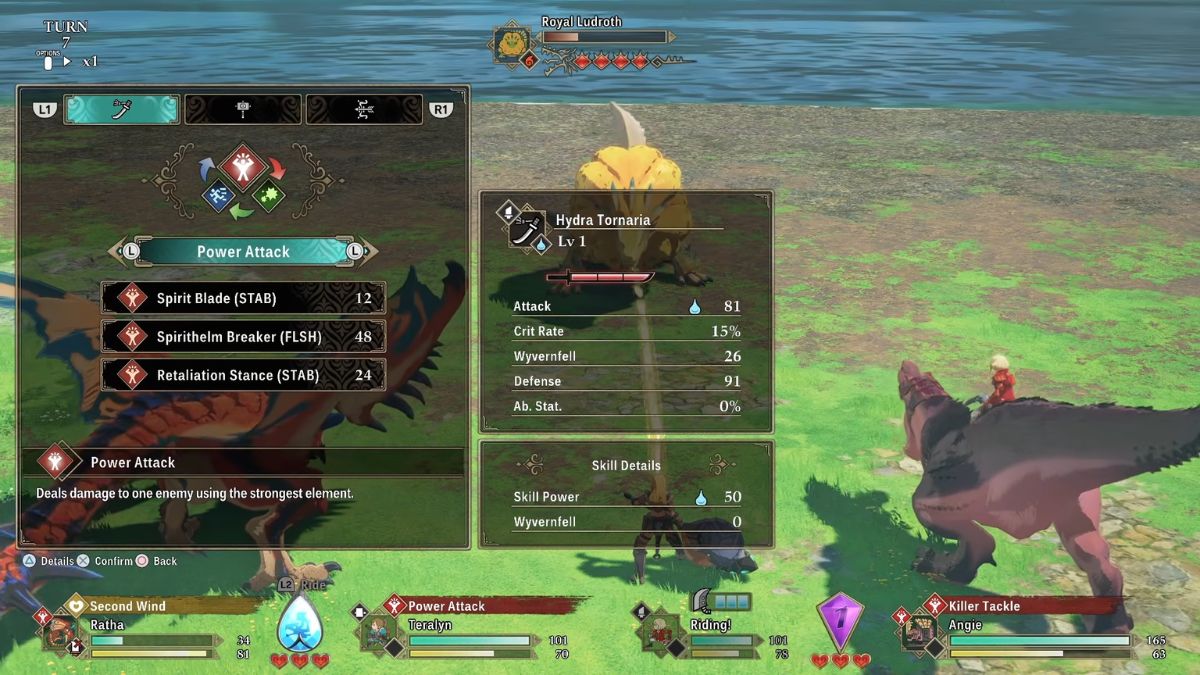Select the Power Attack type banner
This screenshot has width=1200, height=675.
click(243, 251)
